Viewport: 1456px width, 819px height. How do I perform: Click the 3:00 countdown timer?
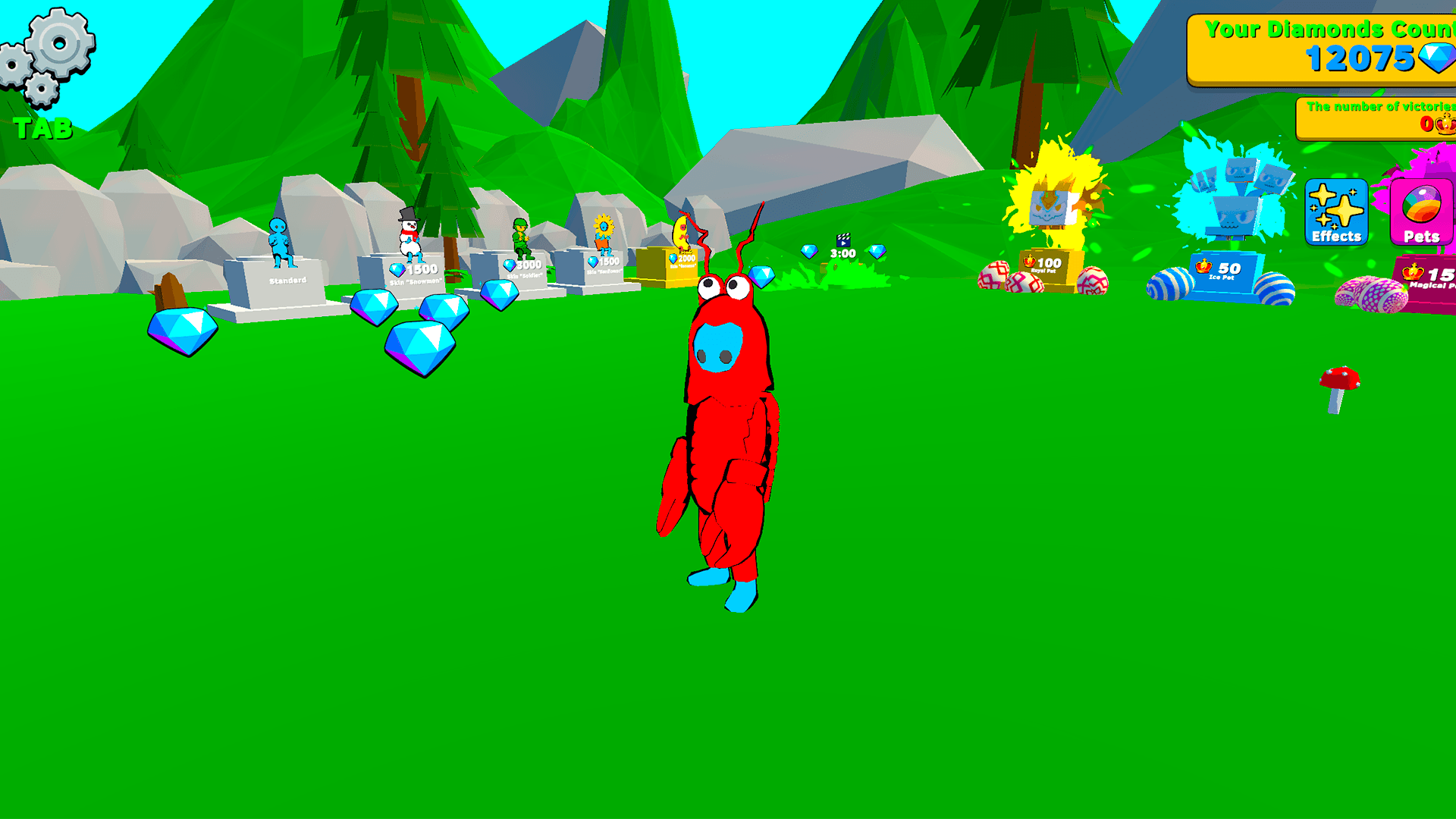coord(842,254)
